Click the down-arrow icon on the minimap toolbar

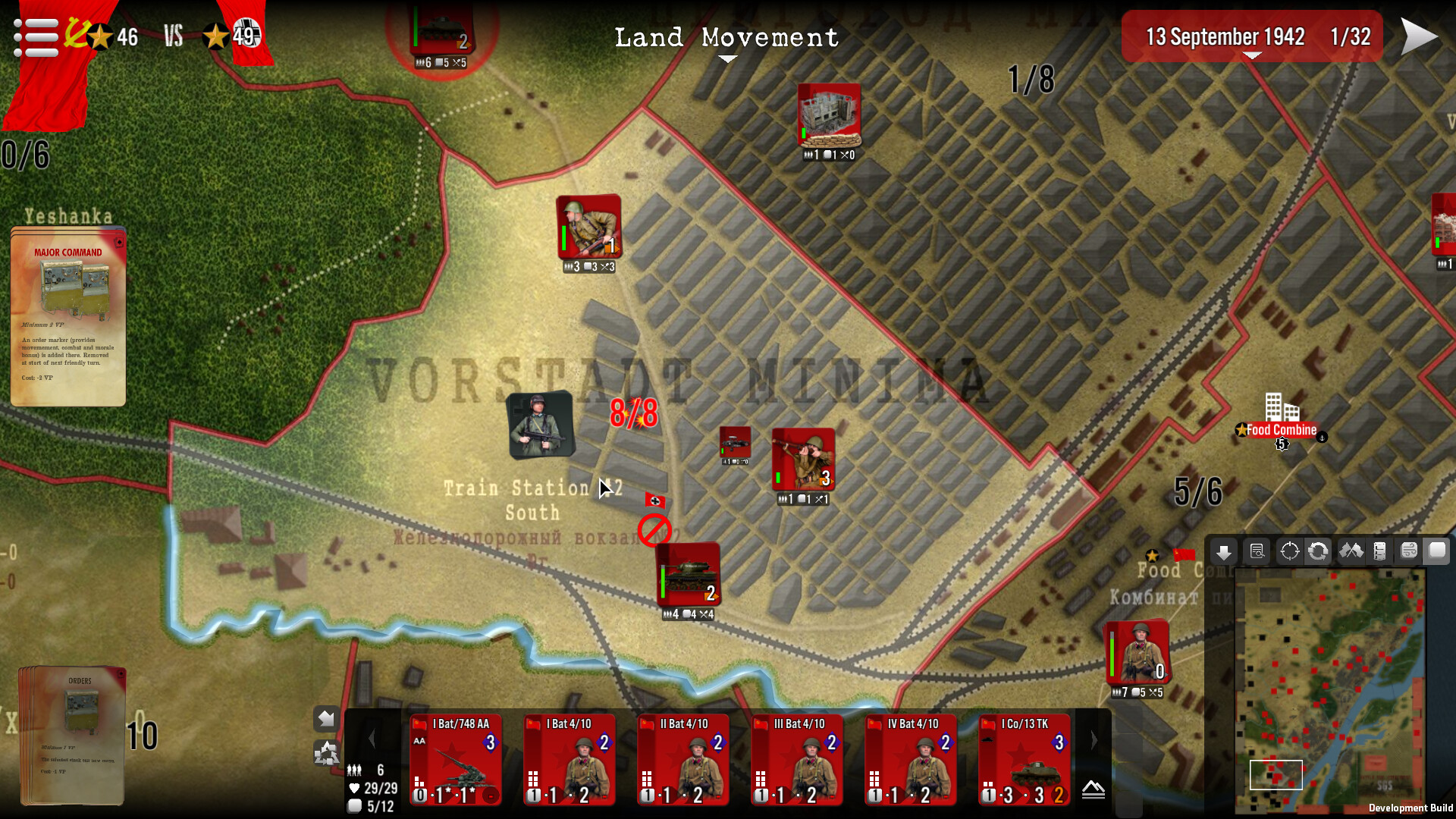pos(1224,551)
